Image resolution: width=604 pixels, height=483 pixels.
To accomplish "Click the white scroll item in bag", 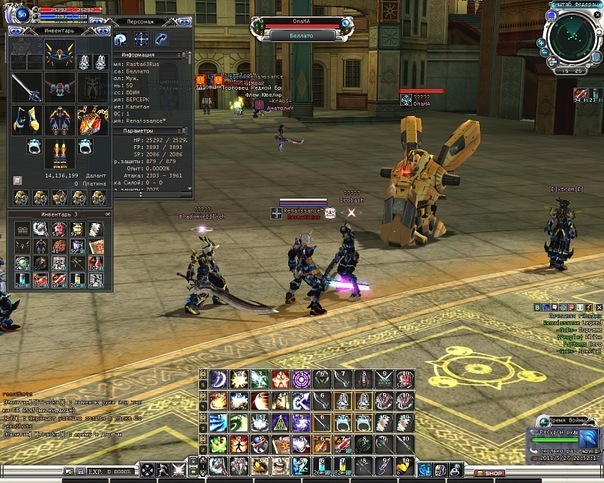I will tap(95, 230).
